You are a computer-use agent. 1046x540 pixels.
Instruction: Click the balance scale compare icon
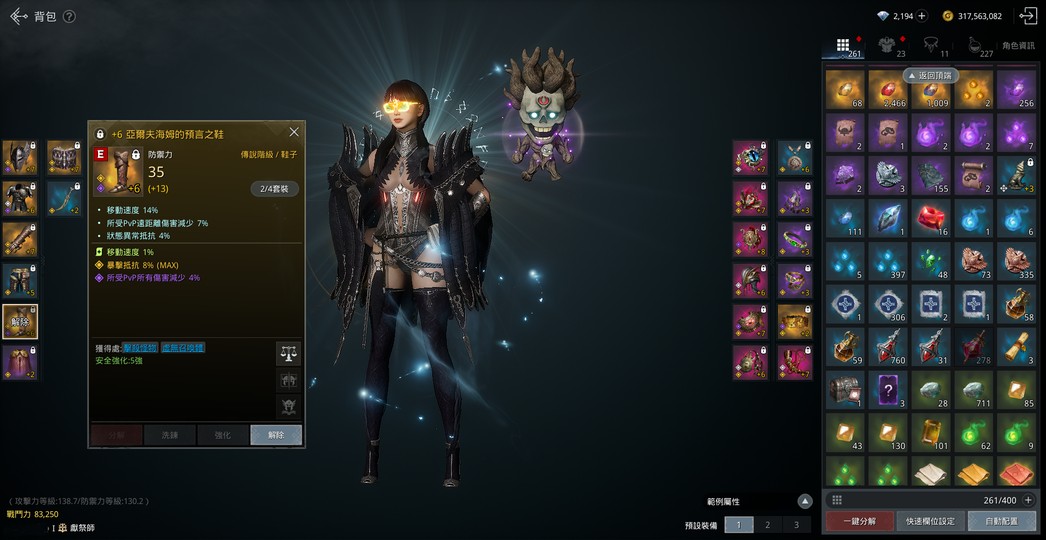pyautogui.click(x=288, y=353)
